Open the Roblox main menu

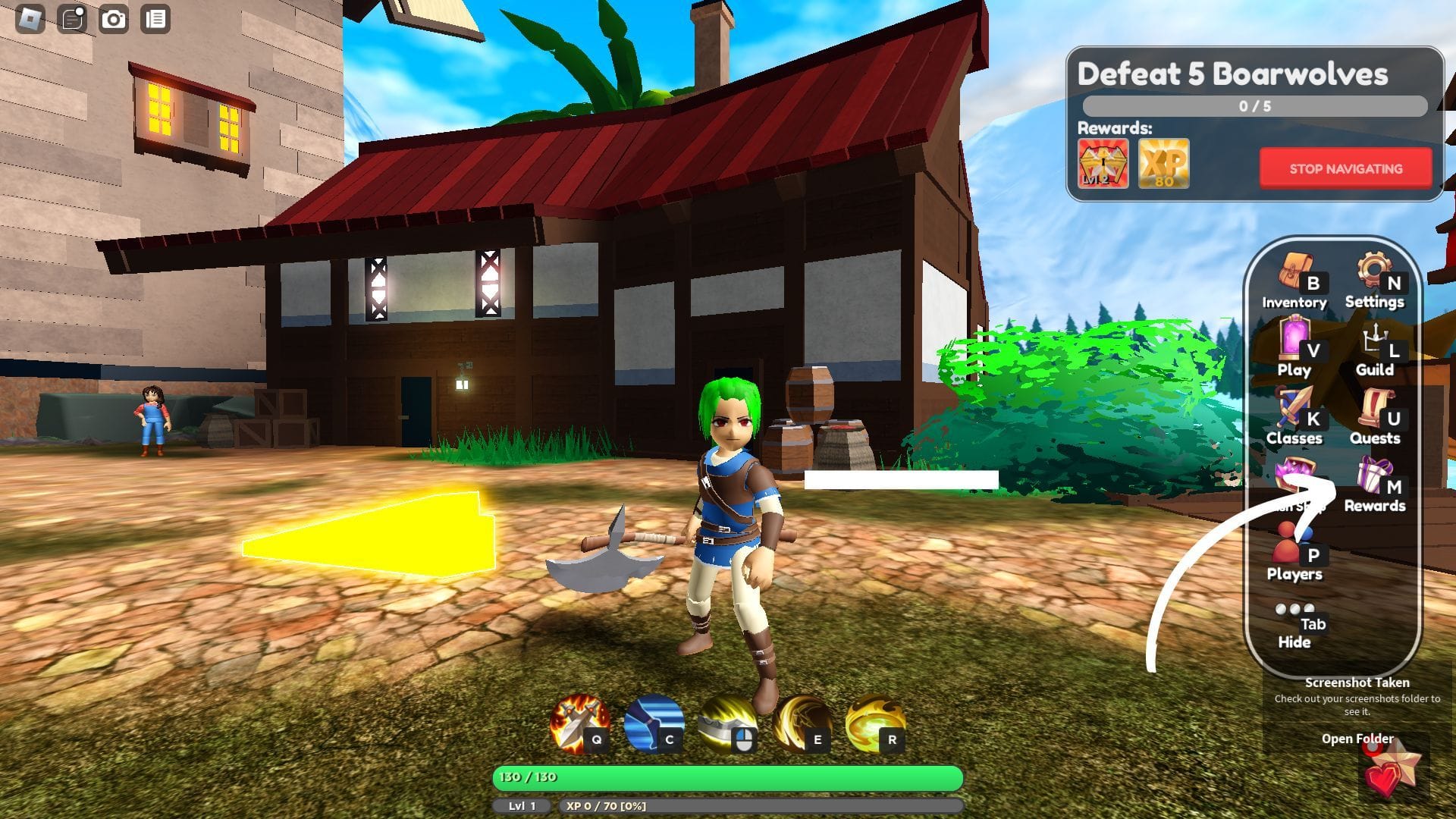pos(30,19)
